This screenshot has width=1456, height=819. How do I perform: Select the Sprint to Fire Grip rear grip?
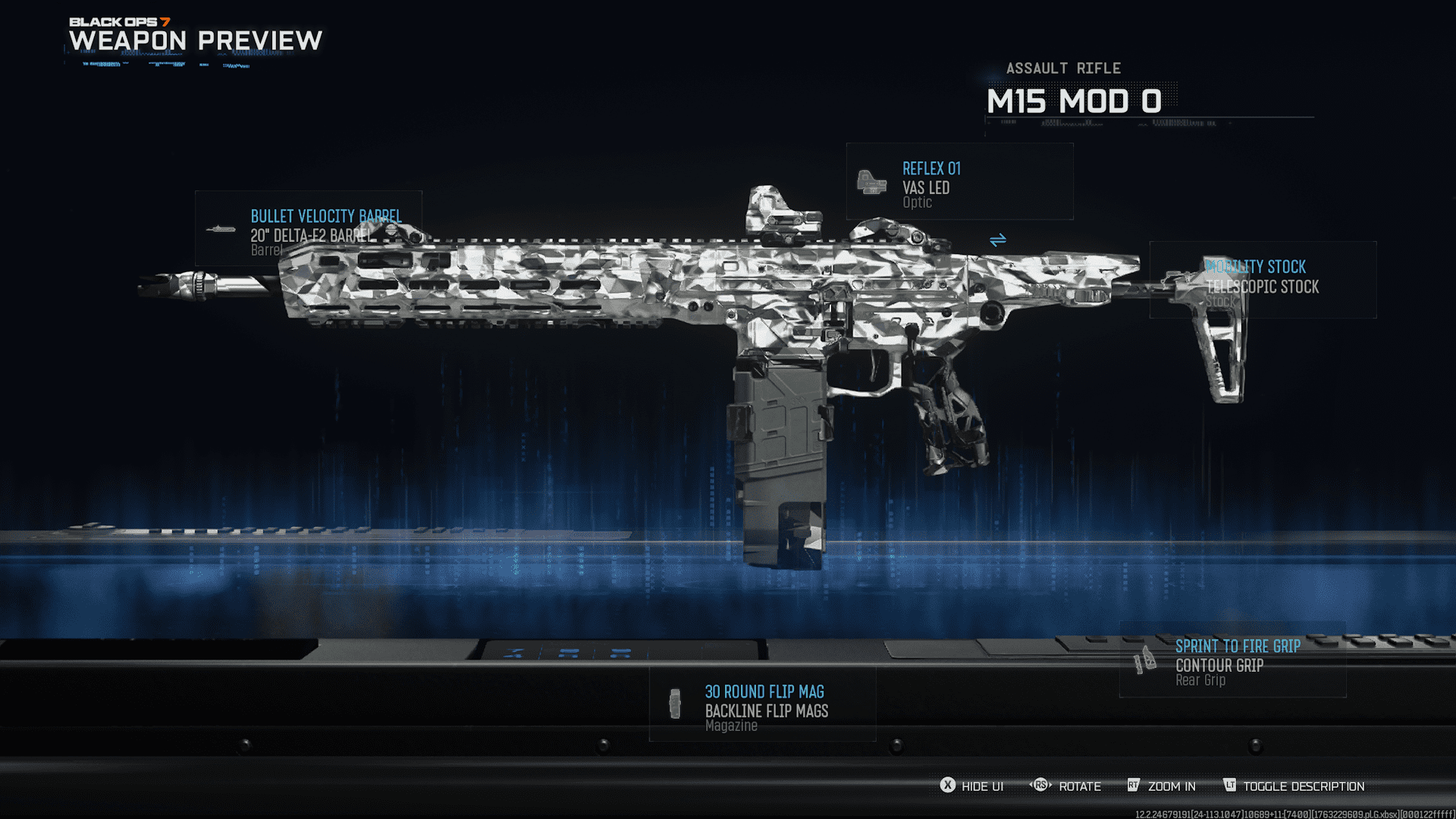click(x=1233, y=661)
